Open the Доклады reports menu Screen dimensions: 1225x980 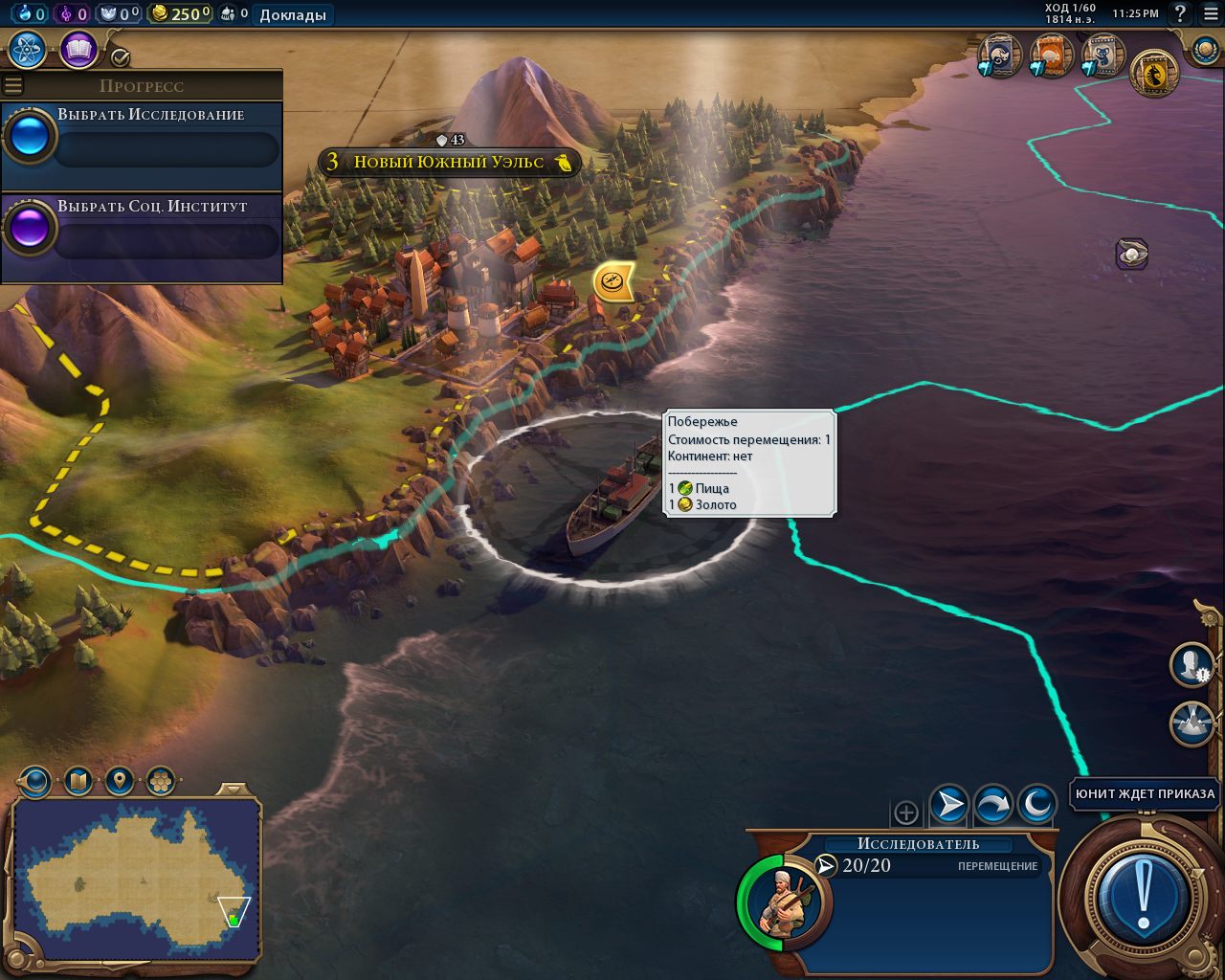click(x=292, y=14)
